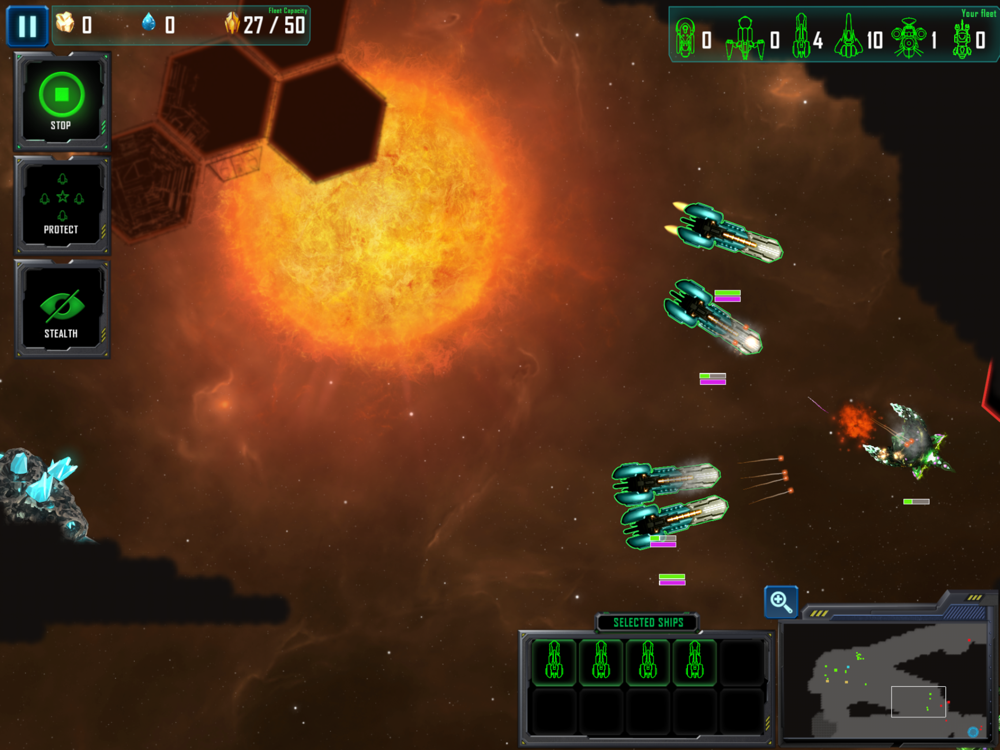This screenshot has width=1000, height=750.
Task: Activate the Protect formation command
Action: point(61,205)
